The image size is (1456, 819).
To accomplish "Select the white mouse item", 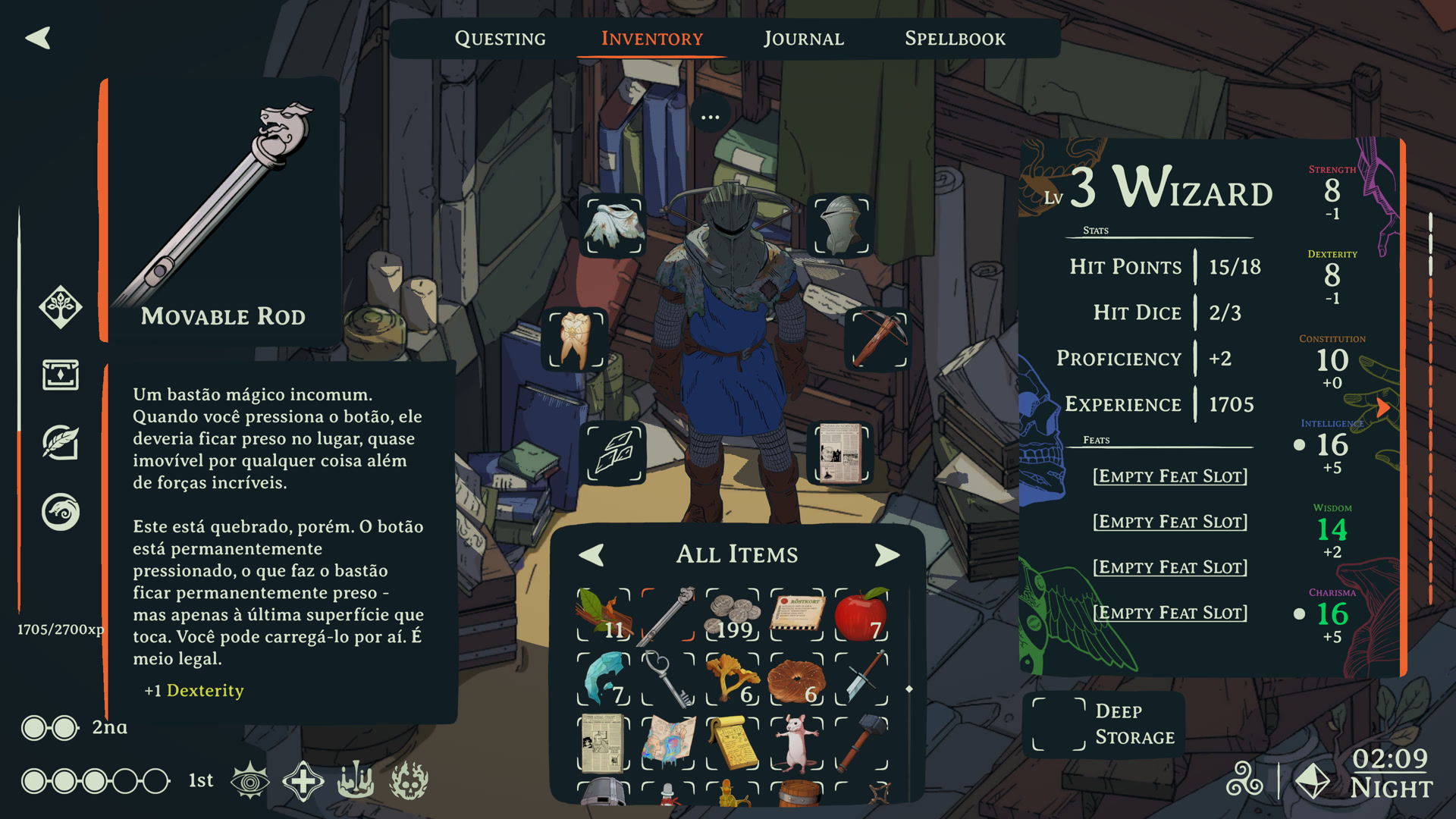I will (797, 743).
